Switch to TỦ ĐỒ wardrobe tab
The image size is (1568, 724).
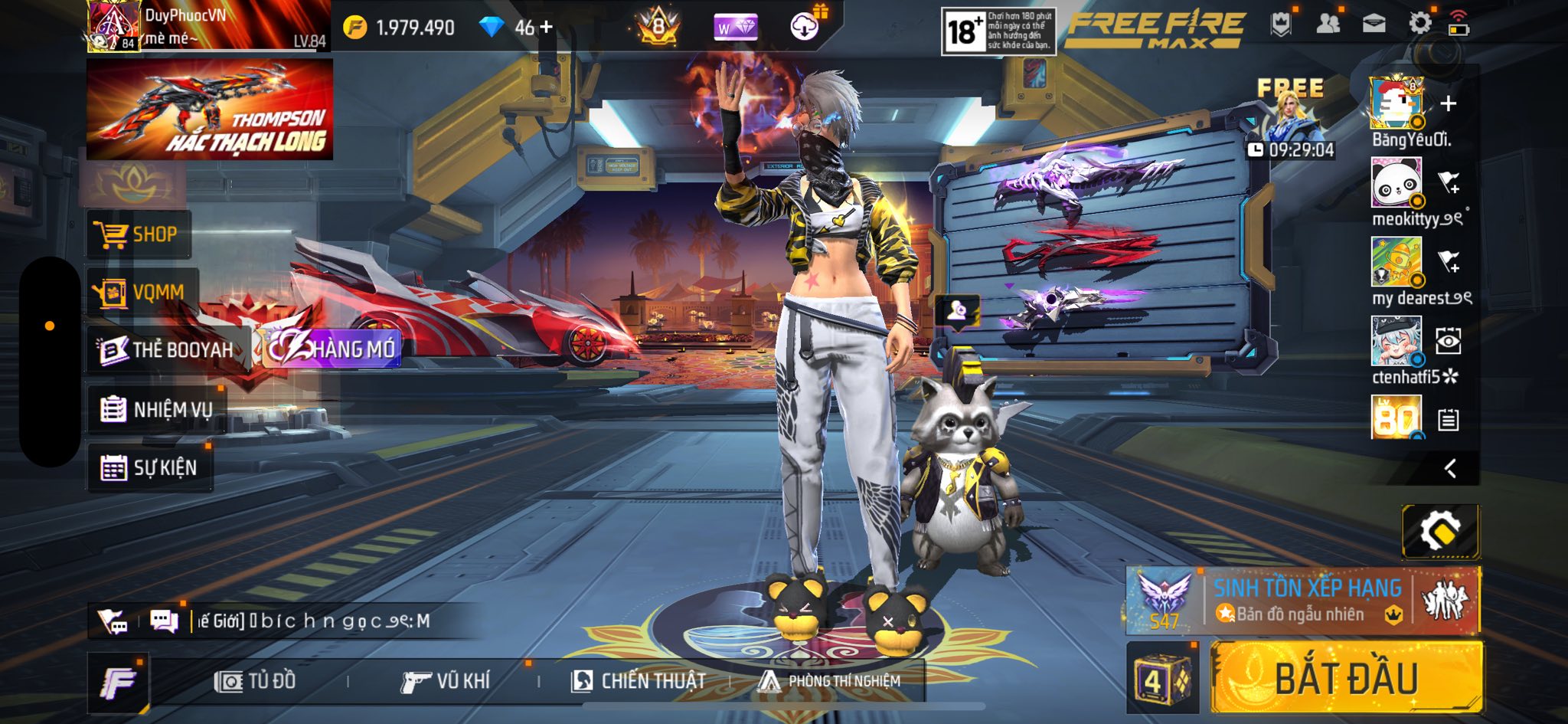coord(256,681)
